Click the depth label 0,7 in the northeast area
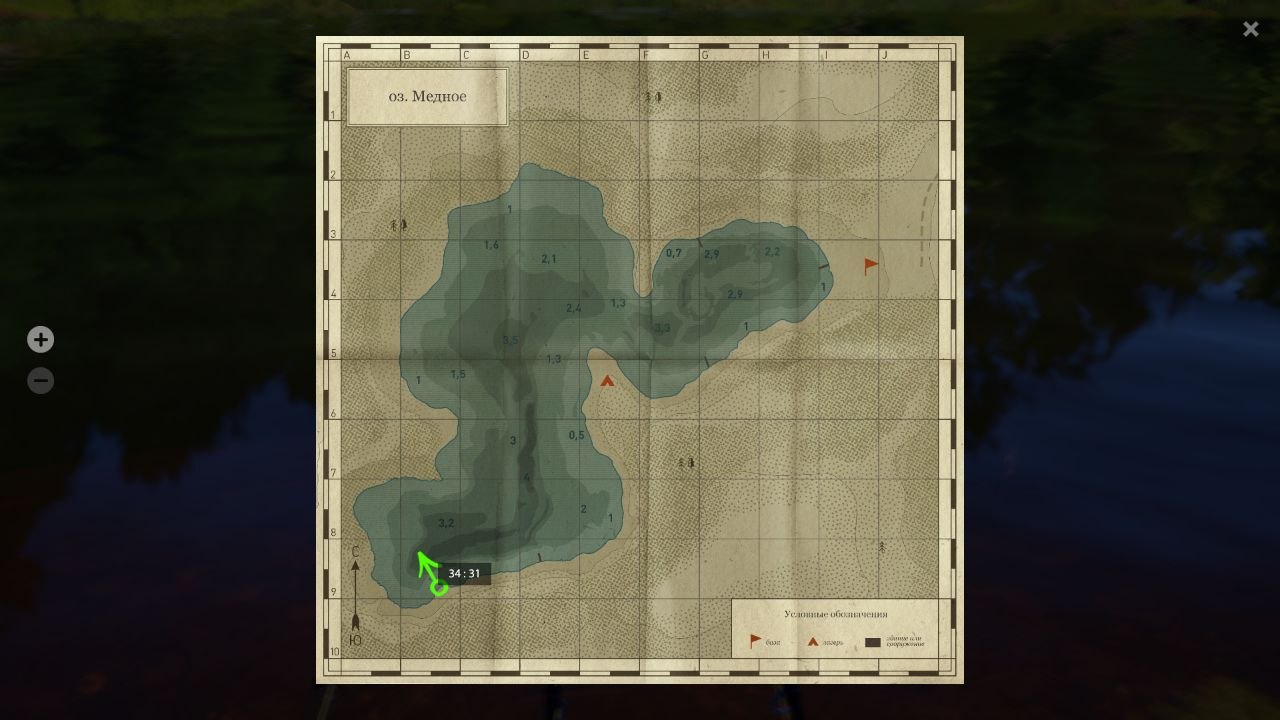This screenshot has height=720, width=1280. [674, 253]
